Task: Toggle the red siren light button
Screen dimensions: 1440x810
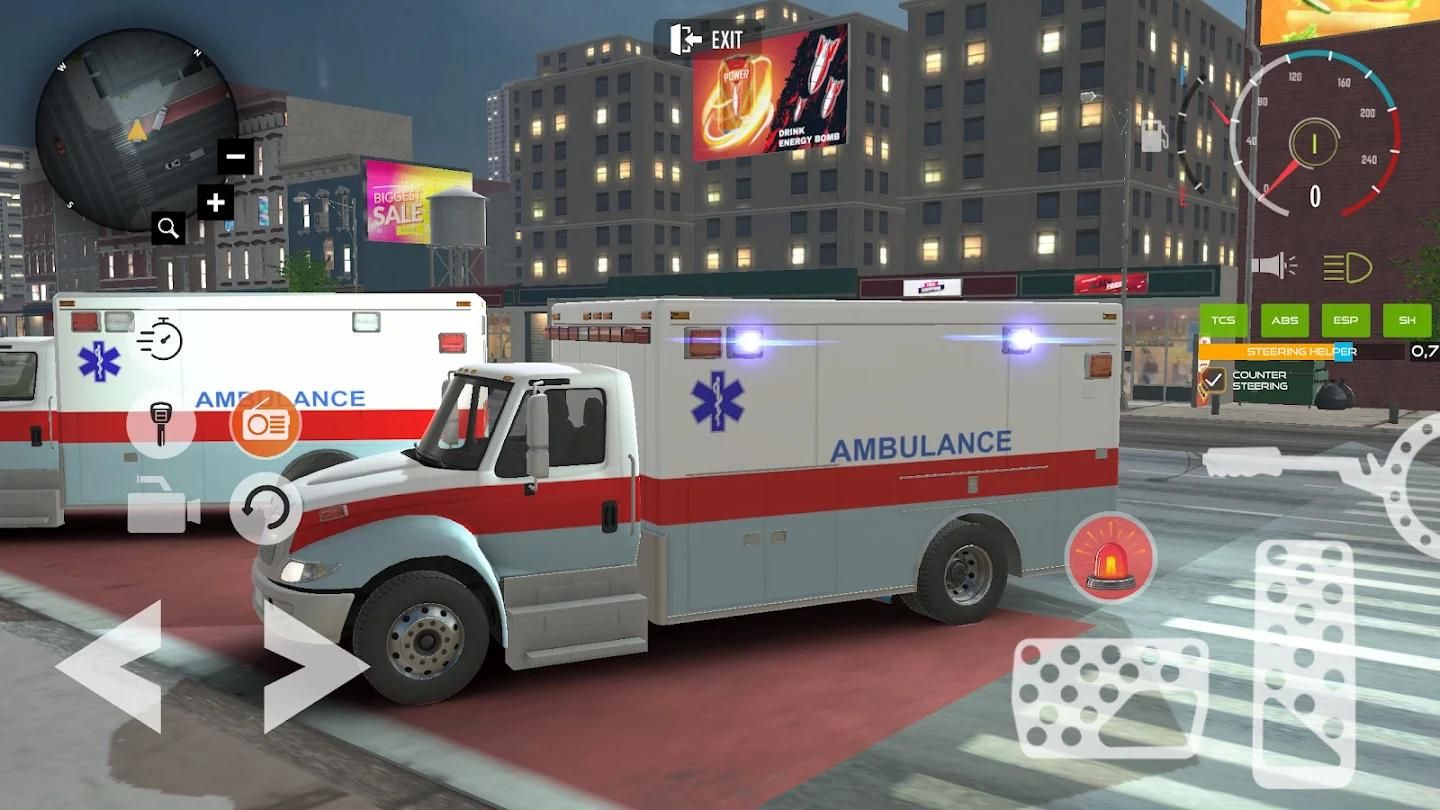Action: tap(1110, 558)
